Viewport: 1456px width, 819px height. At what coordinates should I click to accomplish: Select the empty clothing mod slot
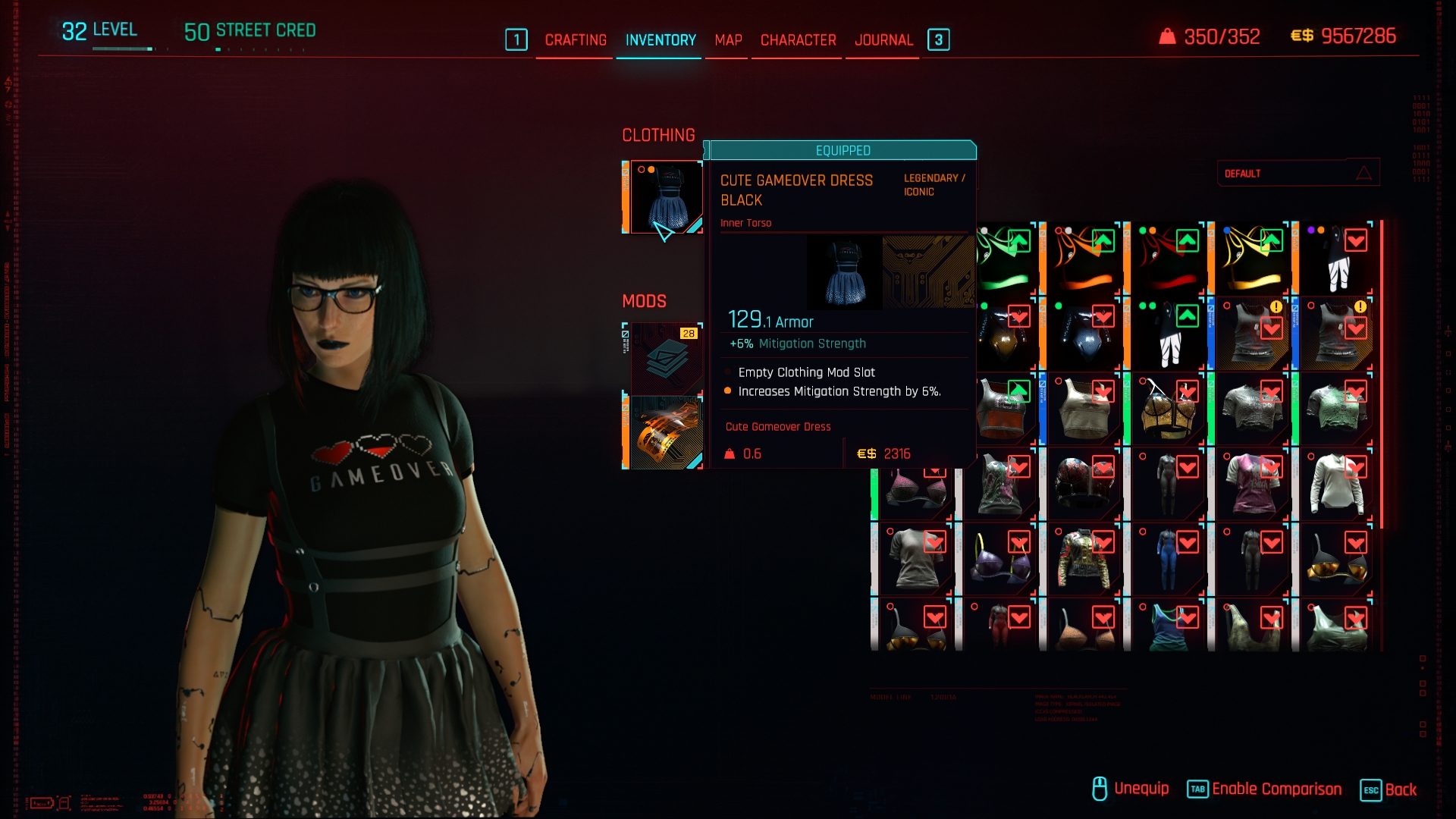665,358
